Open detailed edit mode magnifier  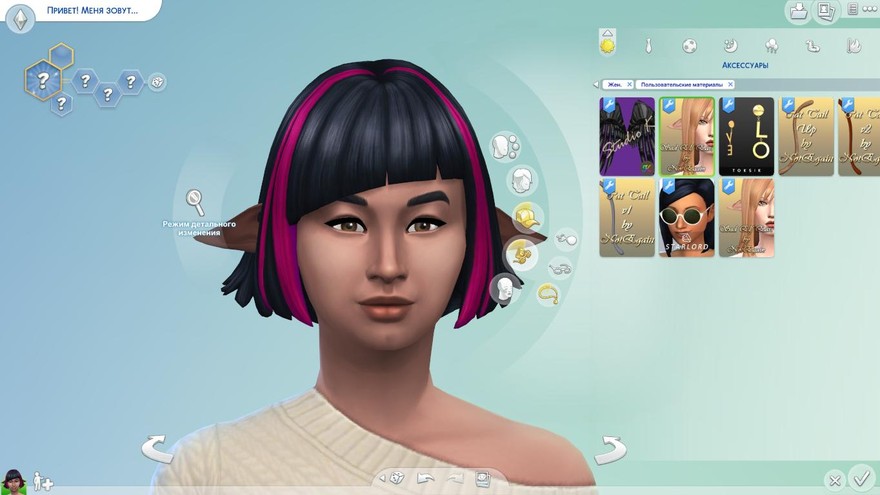coord(195,202)
